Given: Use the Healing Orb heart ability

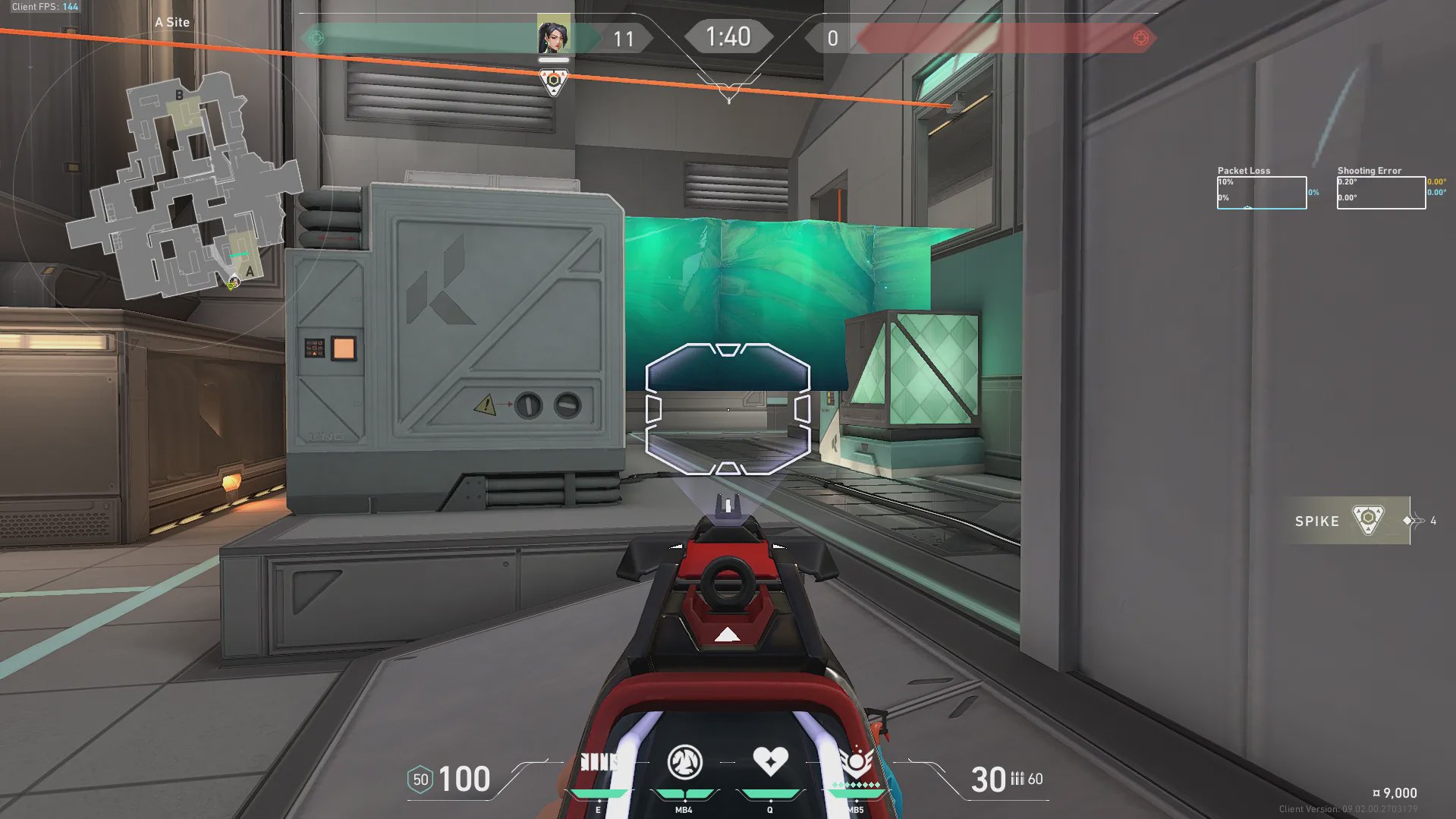Looking at the screenshot, I should click(x=770, y=761).
